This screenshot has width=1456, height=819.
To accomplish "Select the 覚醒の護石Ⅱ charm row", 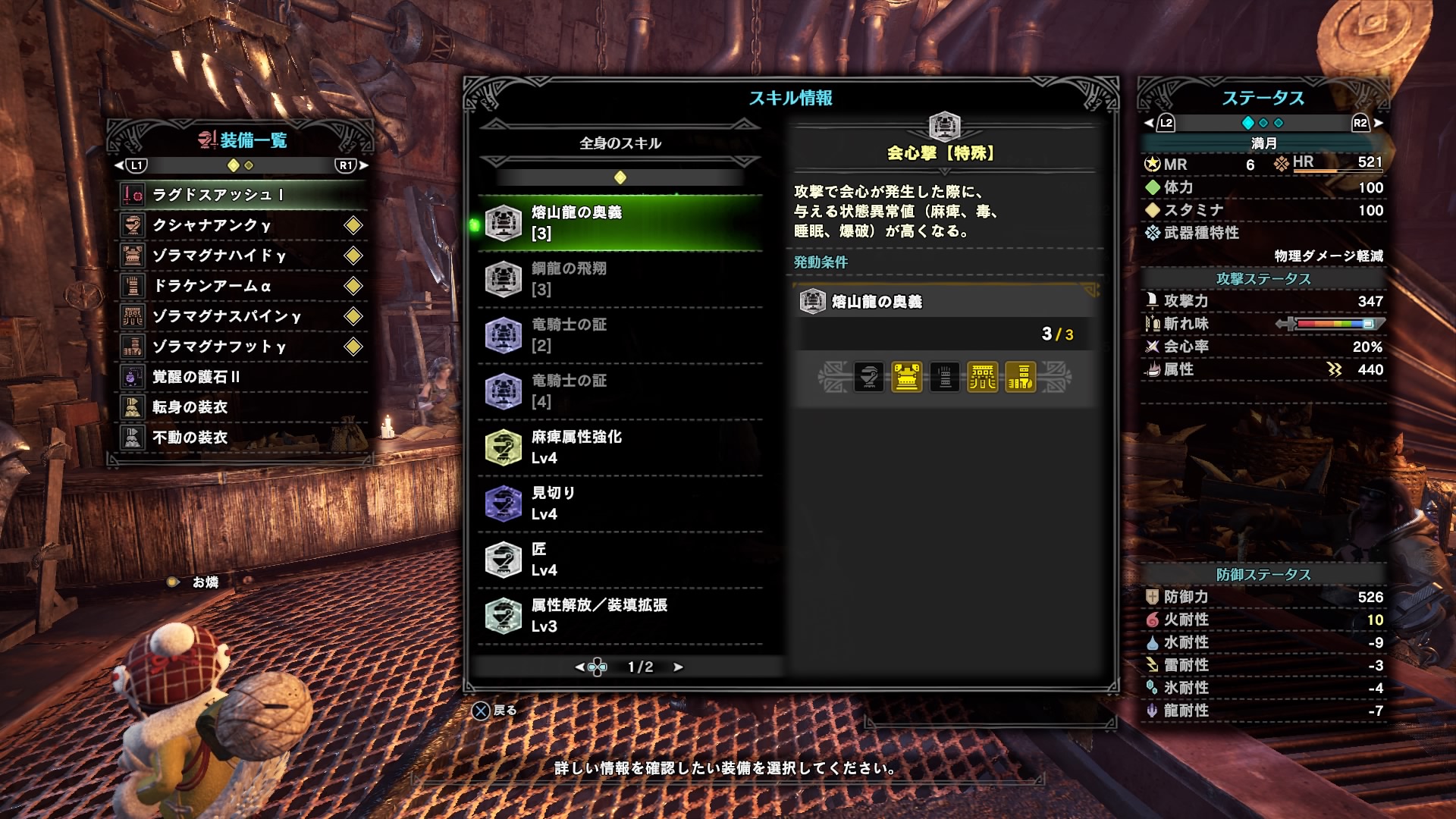I will [241, 377].
